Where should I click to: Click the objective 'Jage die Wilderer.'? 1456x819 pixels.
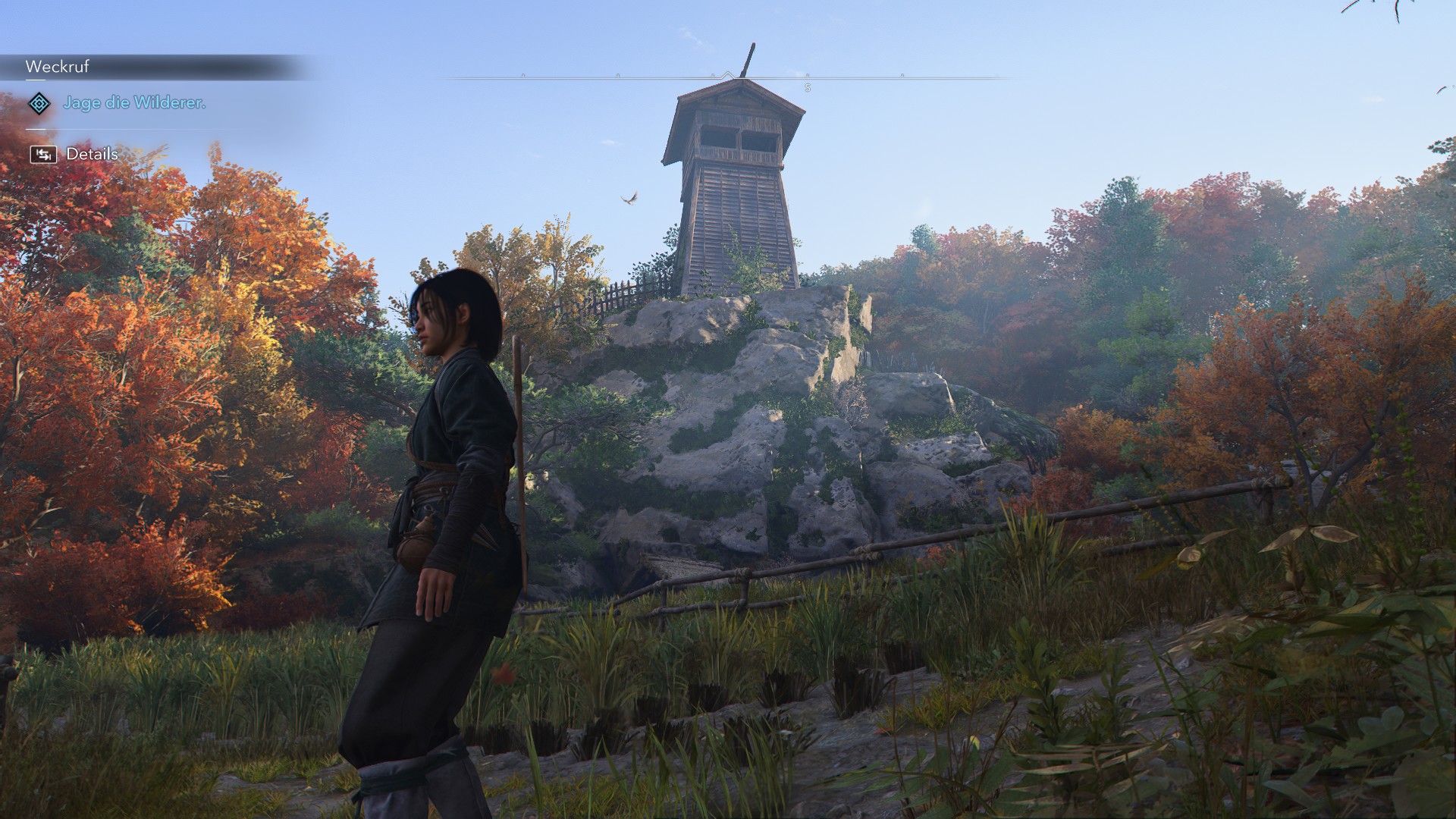(x=135, y=102)
